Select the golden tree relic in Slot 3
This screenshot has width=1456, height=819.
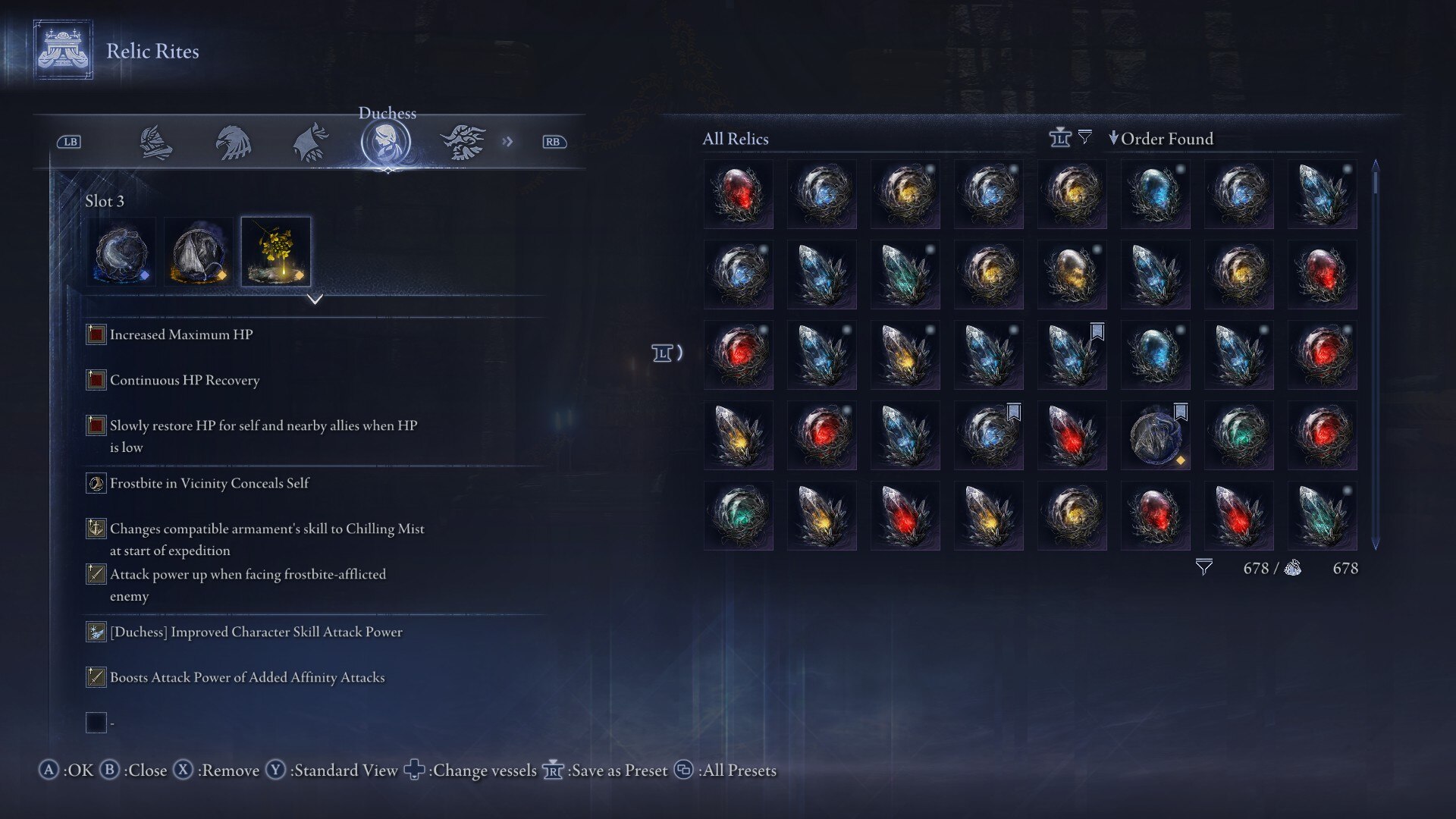click(x=276, y=252)
